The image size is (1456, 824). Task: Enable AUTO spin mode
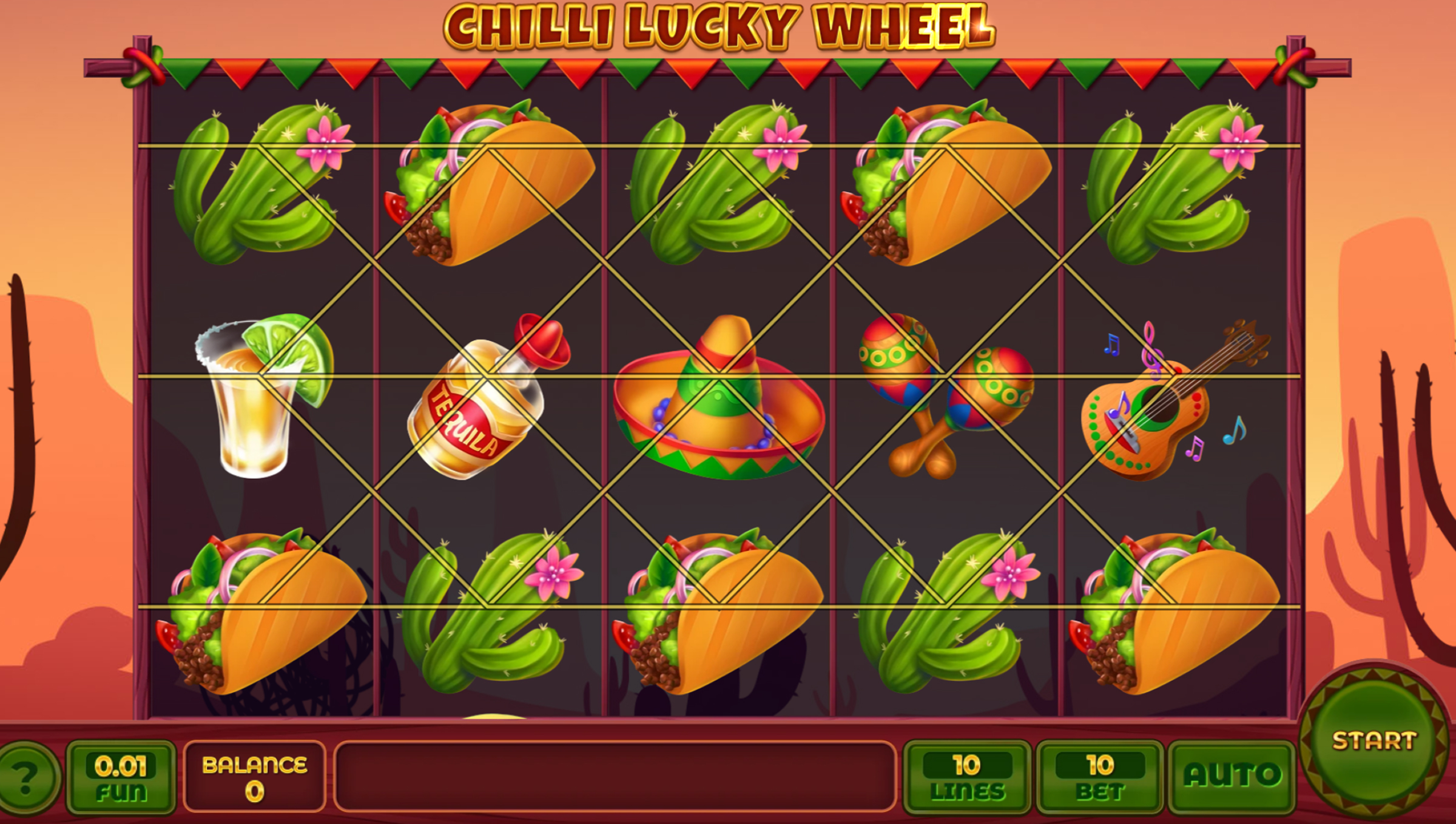click(x=1232, y=776)
